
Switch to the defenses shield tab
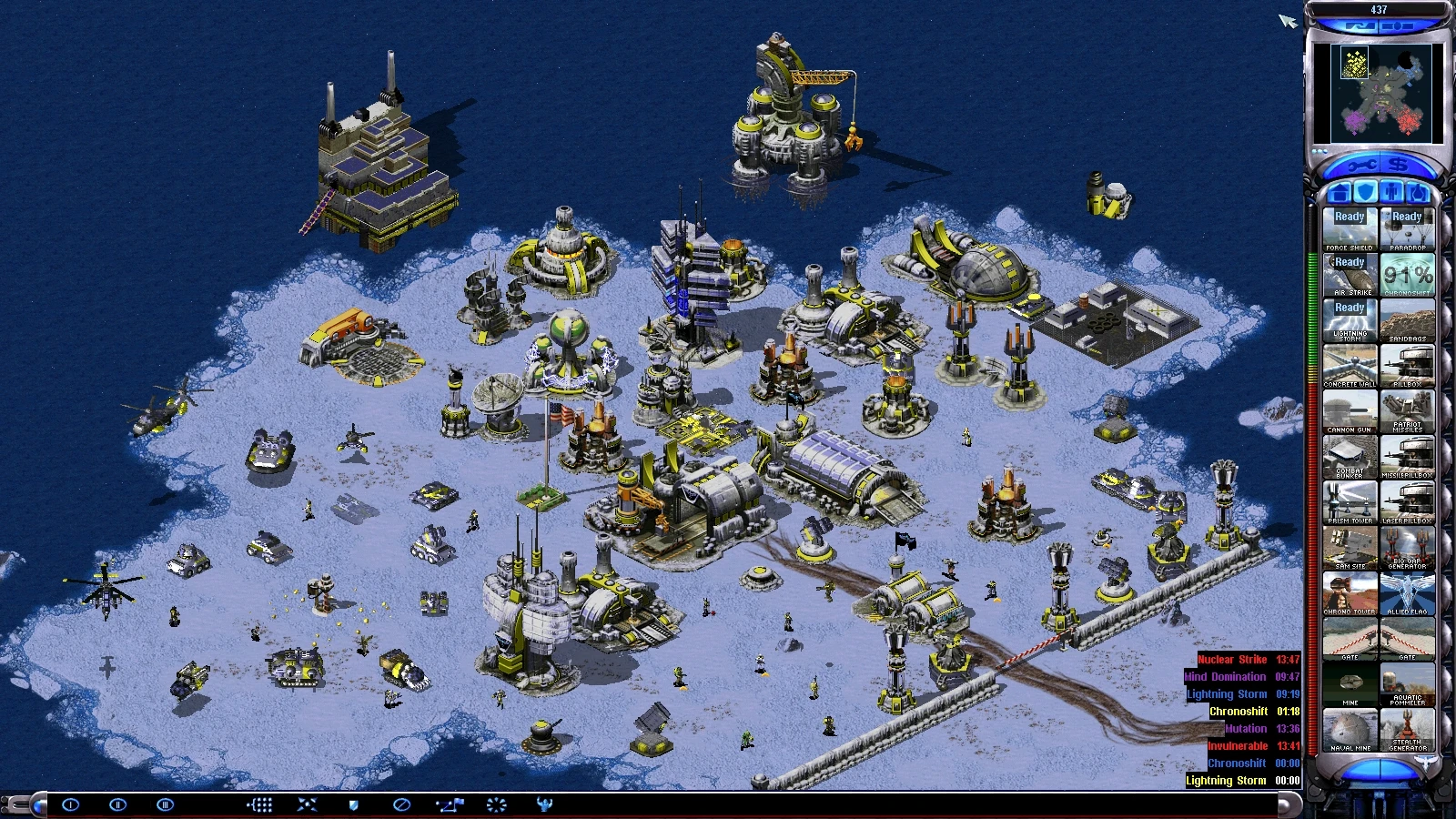(1365, 193)
